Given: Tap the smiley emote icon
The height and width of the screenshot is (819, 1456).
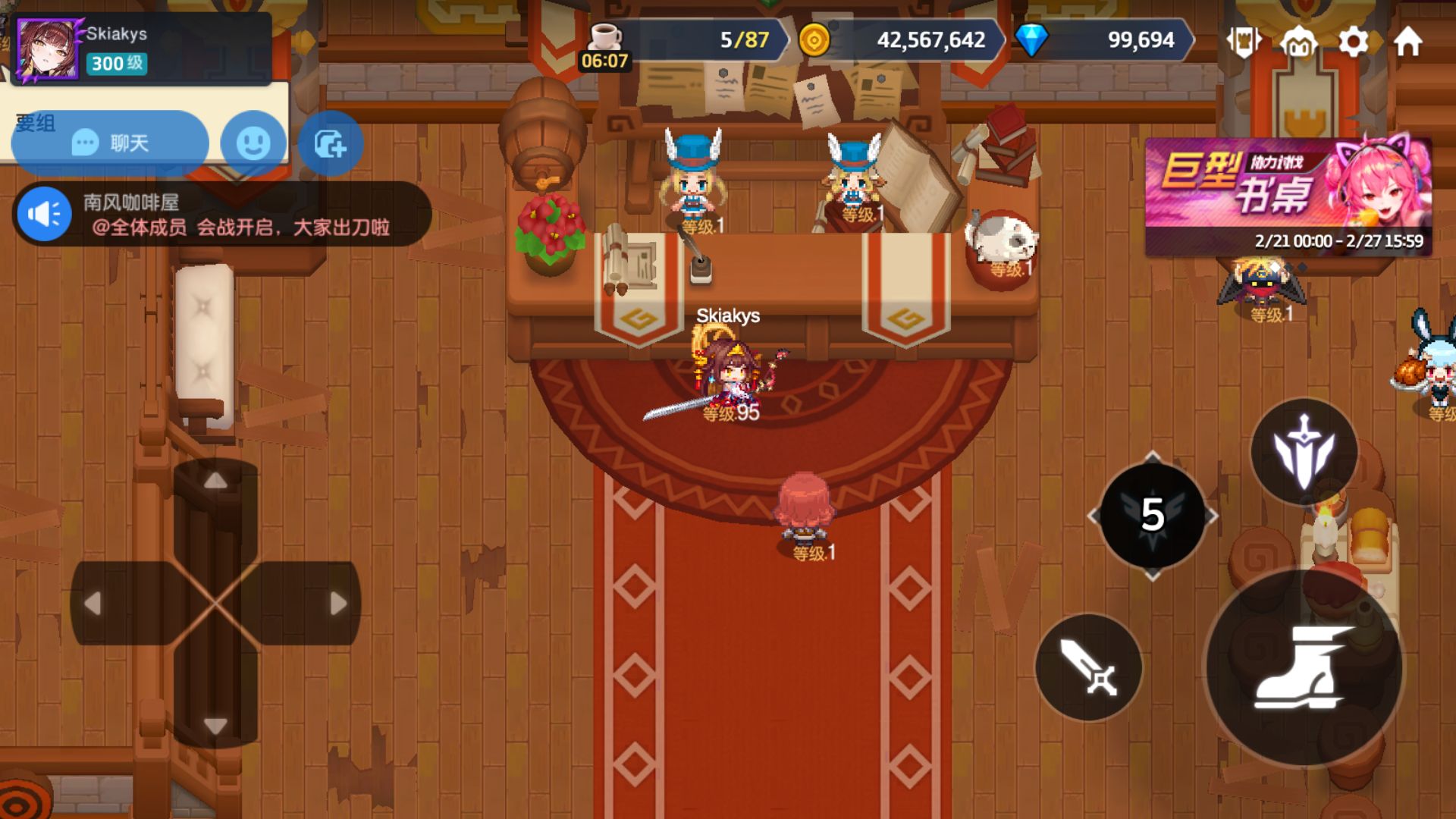Looking at the screenshot, I should [253, 142].
